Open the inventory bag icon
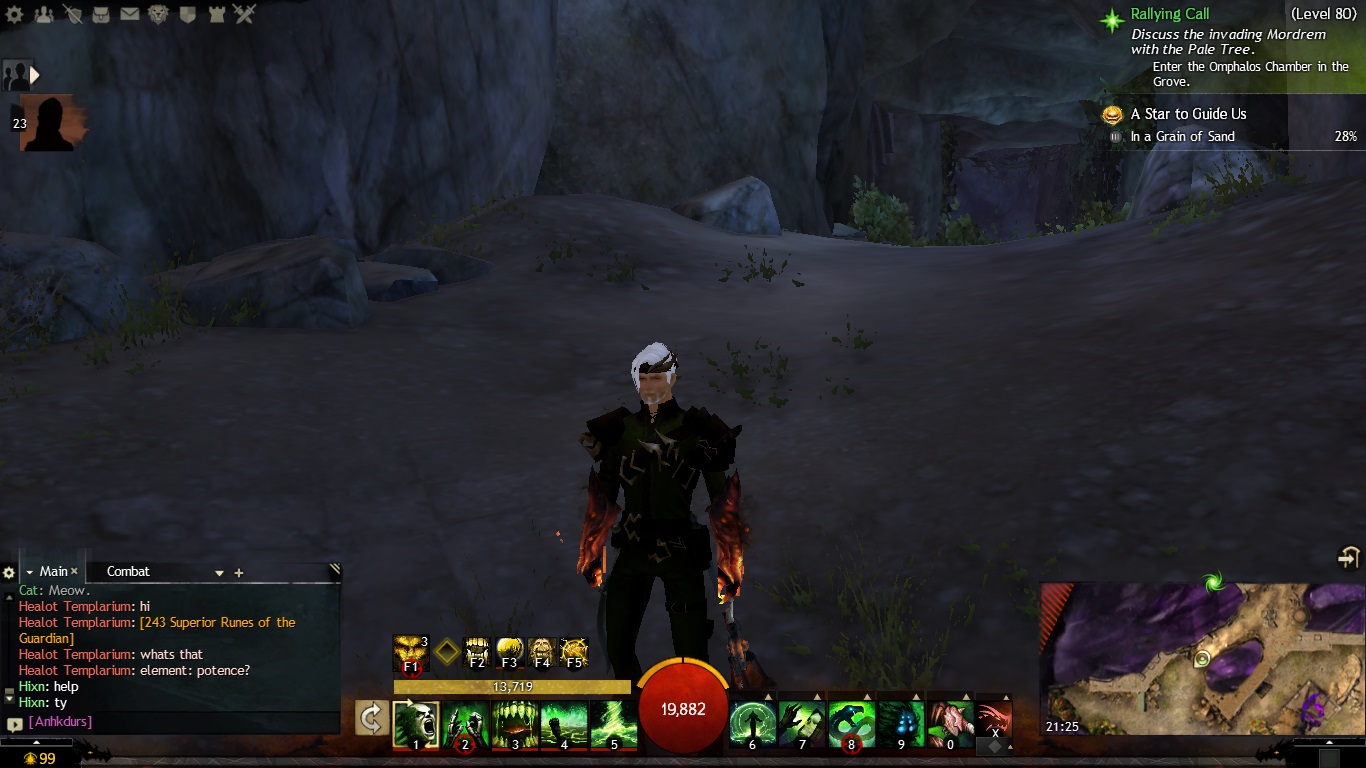 pyautogui.click(x=101, y=14)
